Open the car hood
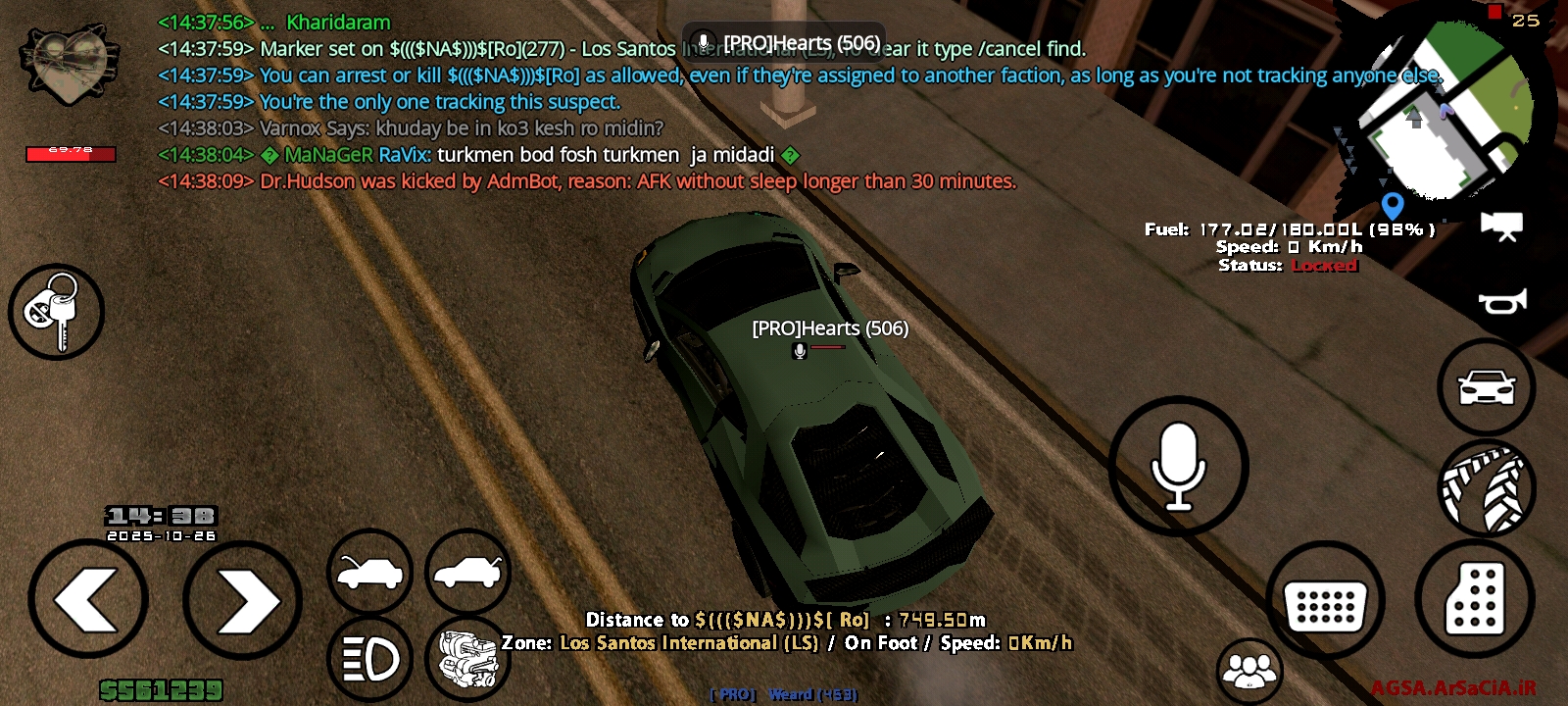This screenshot has height=706, width=1568. (369, 573)
